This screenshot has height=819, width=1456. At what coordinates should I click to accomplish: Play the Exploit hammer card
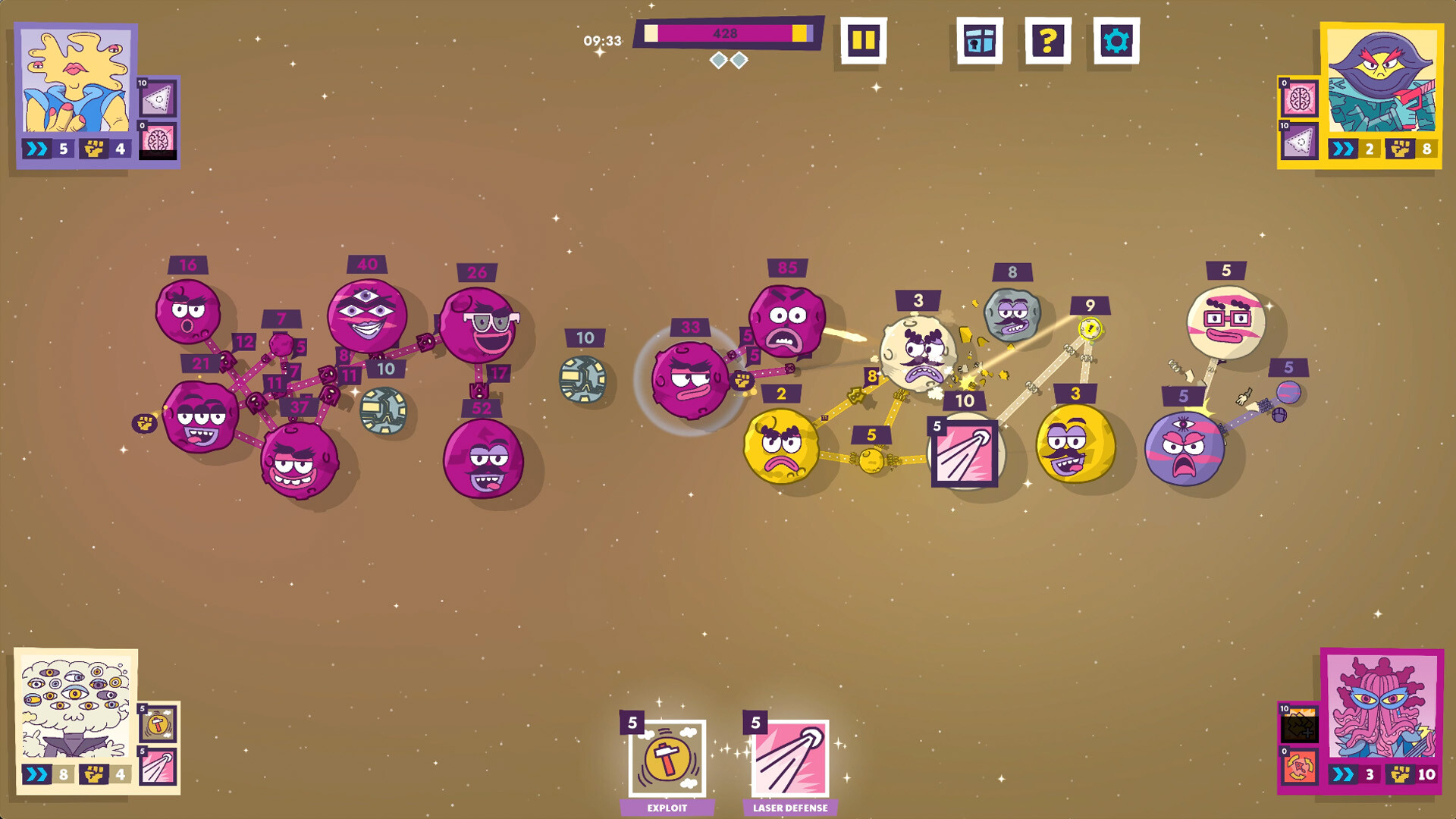click(x=667, y=759)
